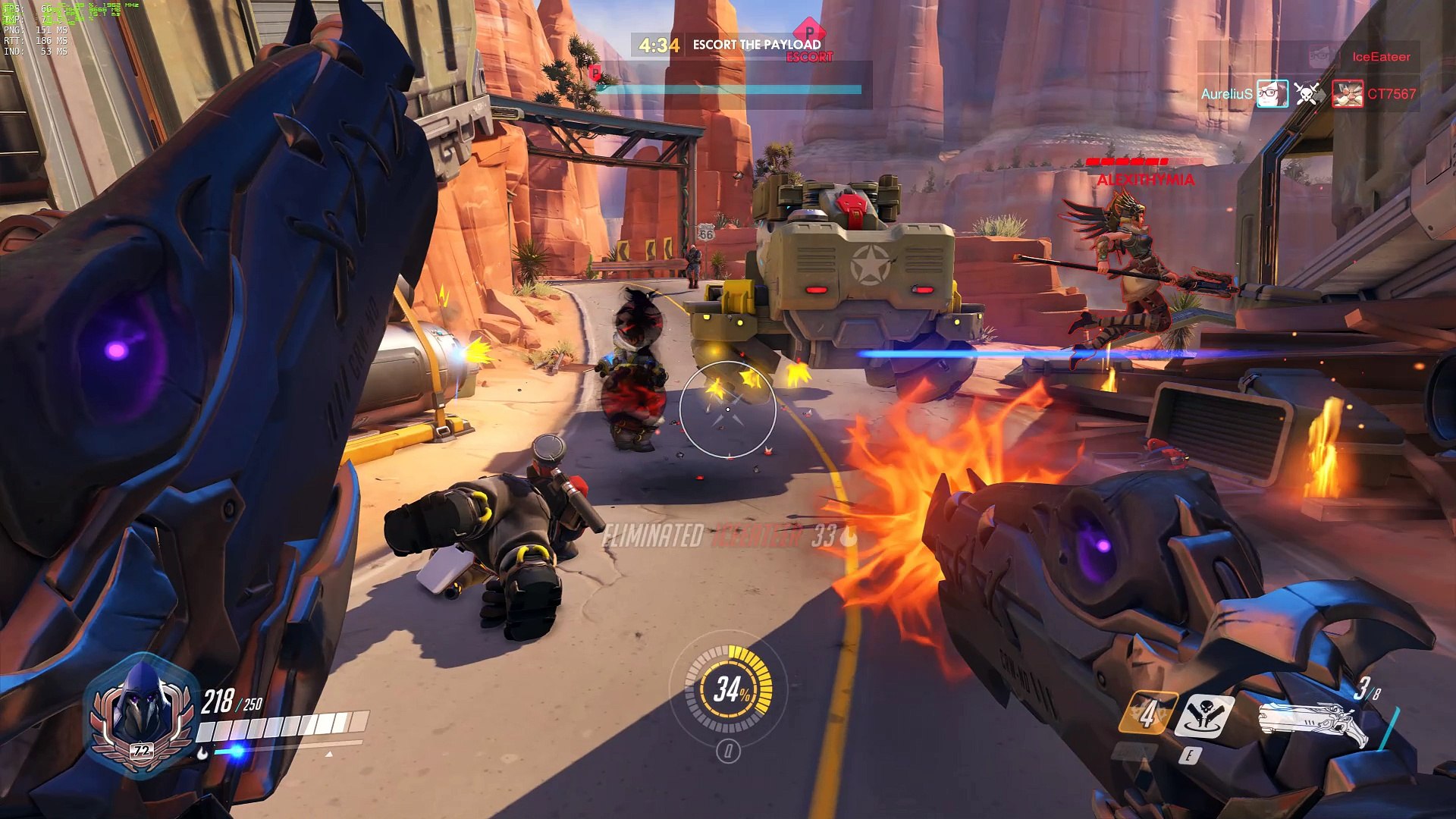The image size is (1456, 819).
Task: Activate the 34% ultimate charge meter
Action: (729, 689)
